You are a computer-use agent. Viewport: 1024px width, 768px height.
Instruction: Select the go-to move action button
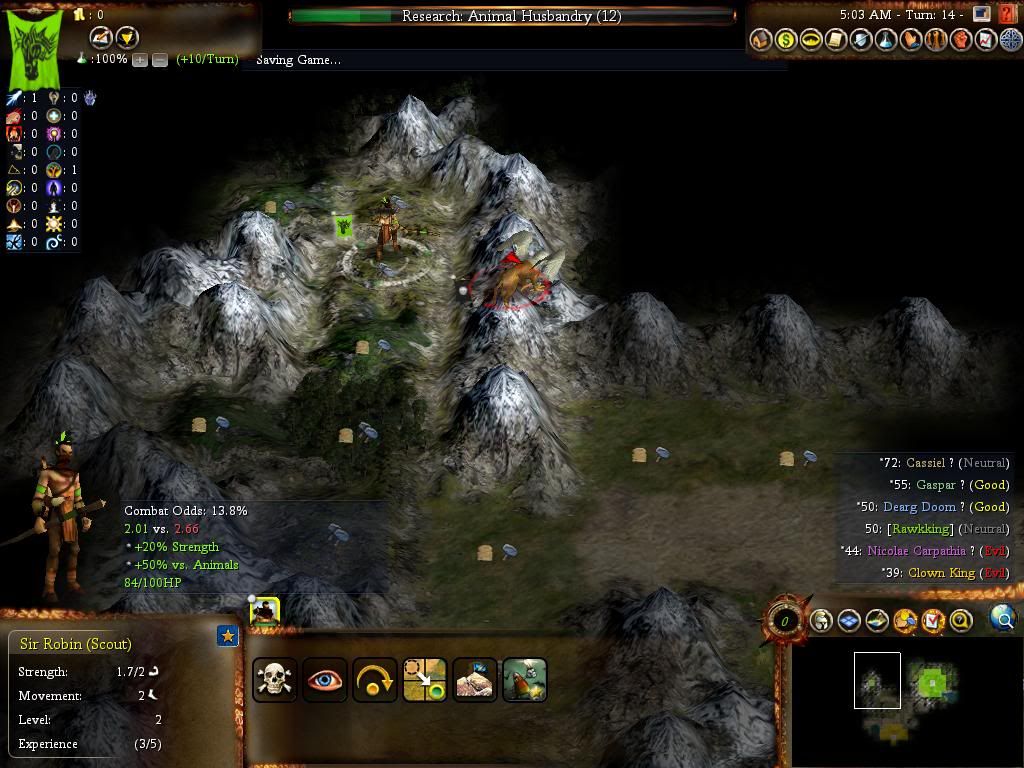pos(424,680)
